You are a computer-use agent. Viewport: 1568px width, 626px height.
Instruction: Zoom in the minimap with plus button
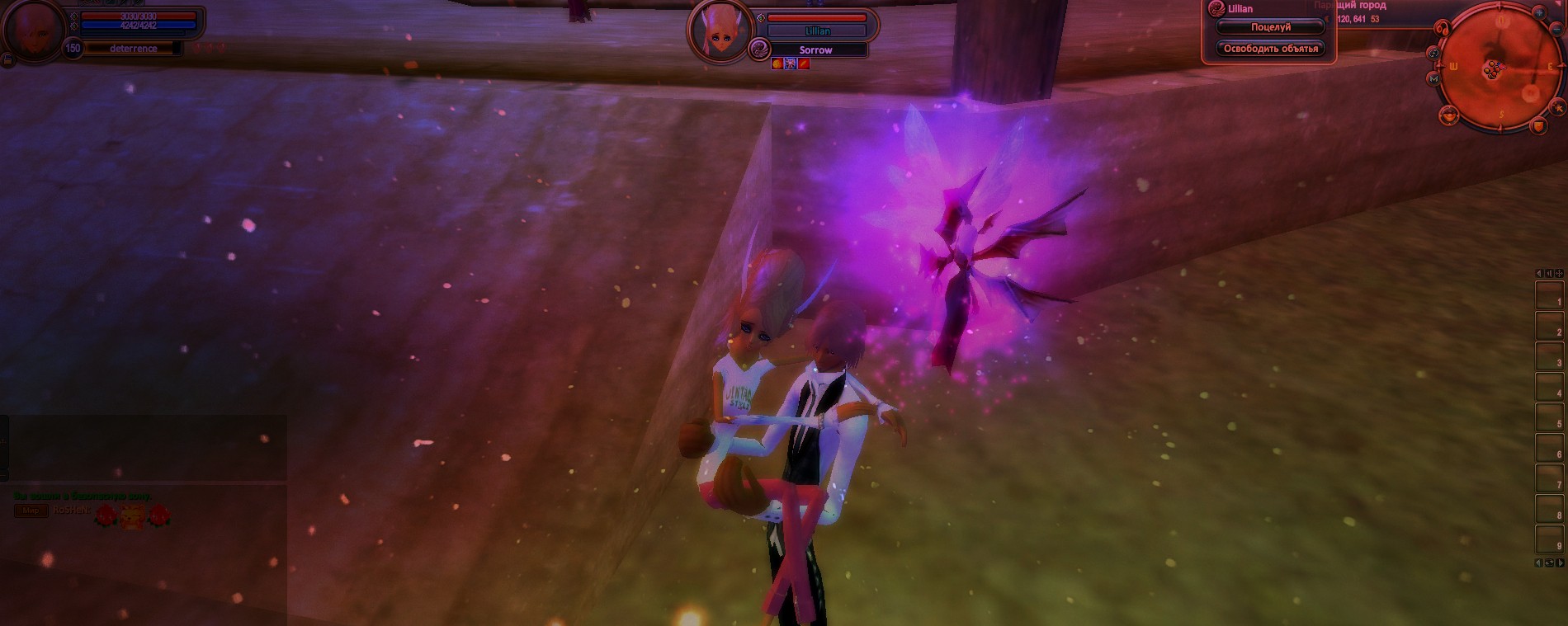pyautogui.click(x=1540, y=14)
